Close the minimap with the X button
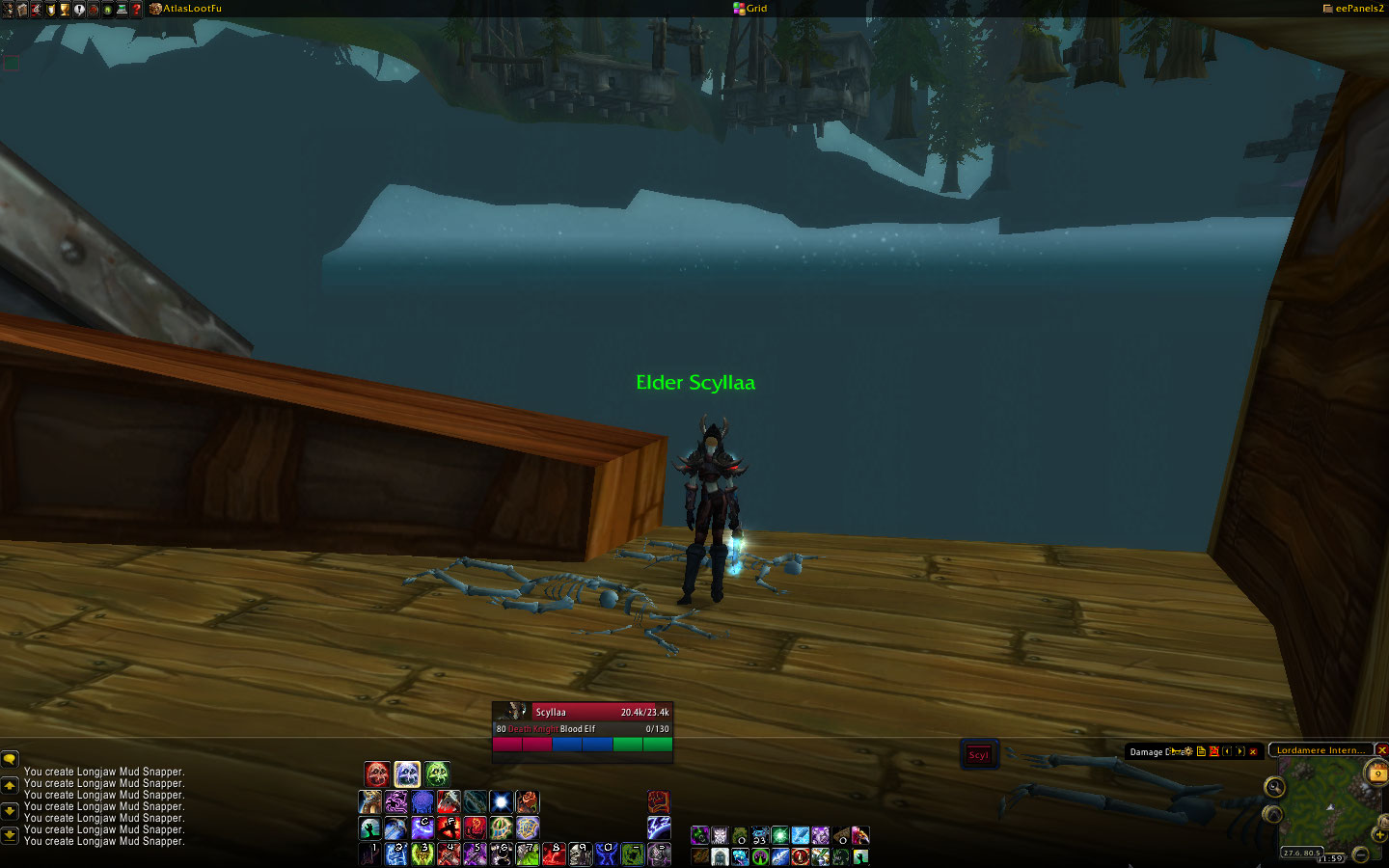 (x=1381, y=749)
